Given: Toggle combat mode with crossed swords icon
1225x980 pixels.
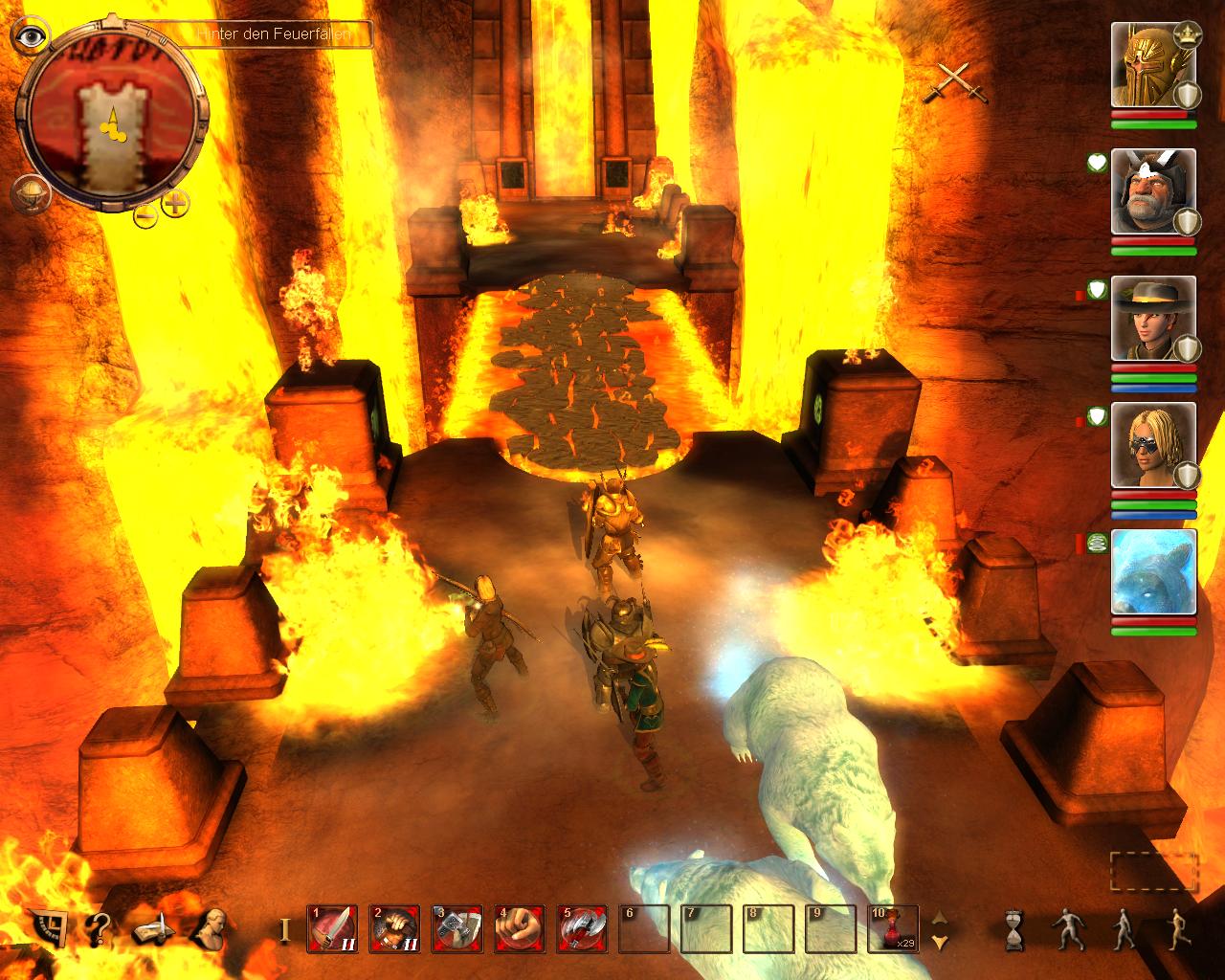Looking at the screenshot, I should (x=947, y=82).
